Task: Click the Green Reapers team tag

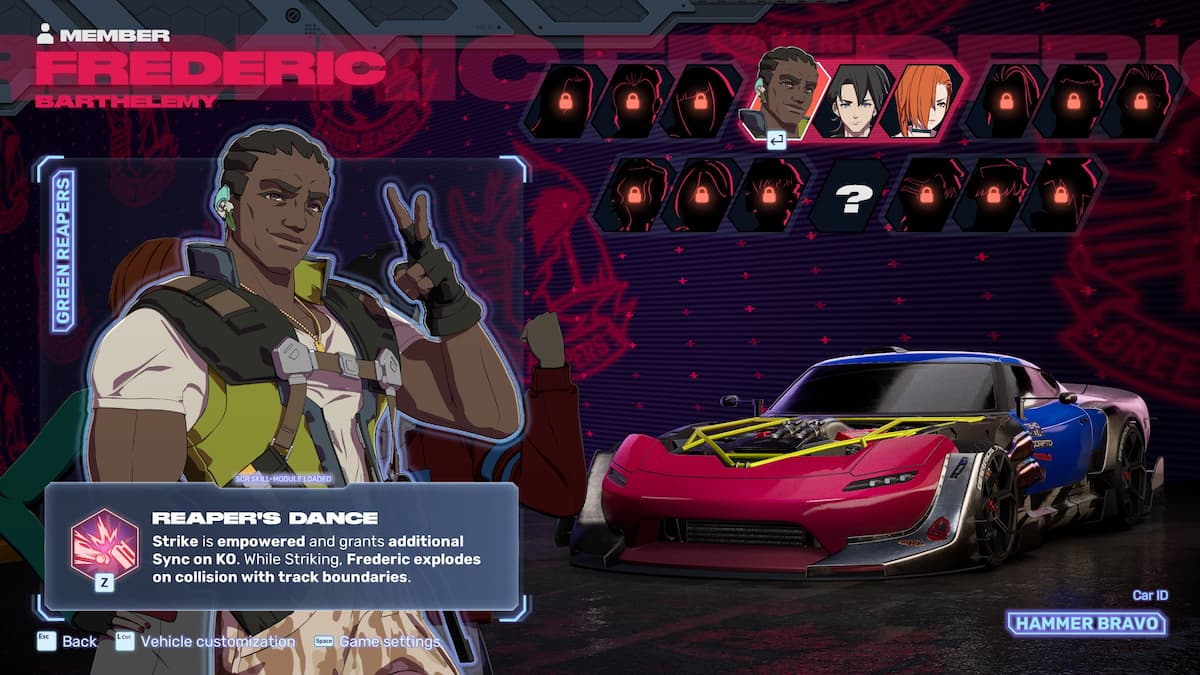Action: point(62,251)
